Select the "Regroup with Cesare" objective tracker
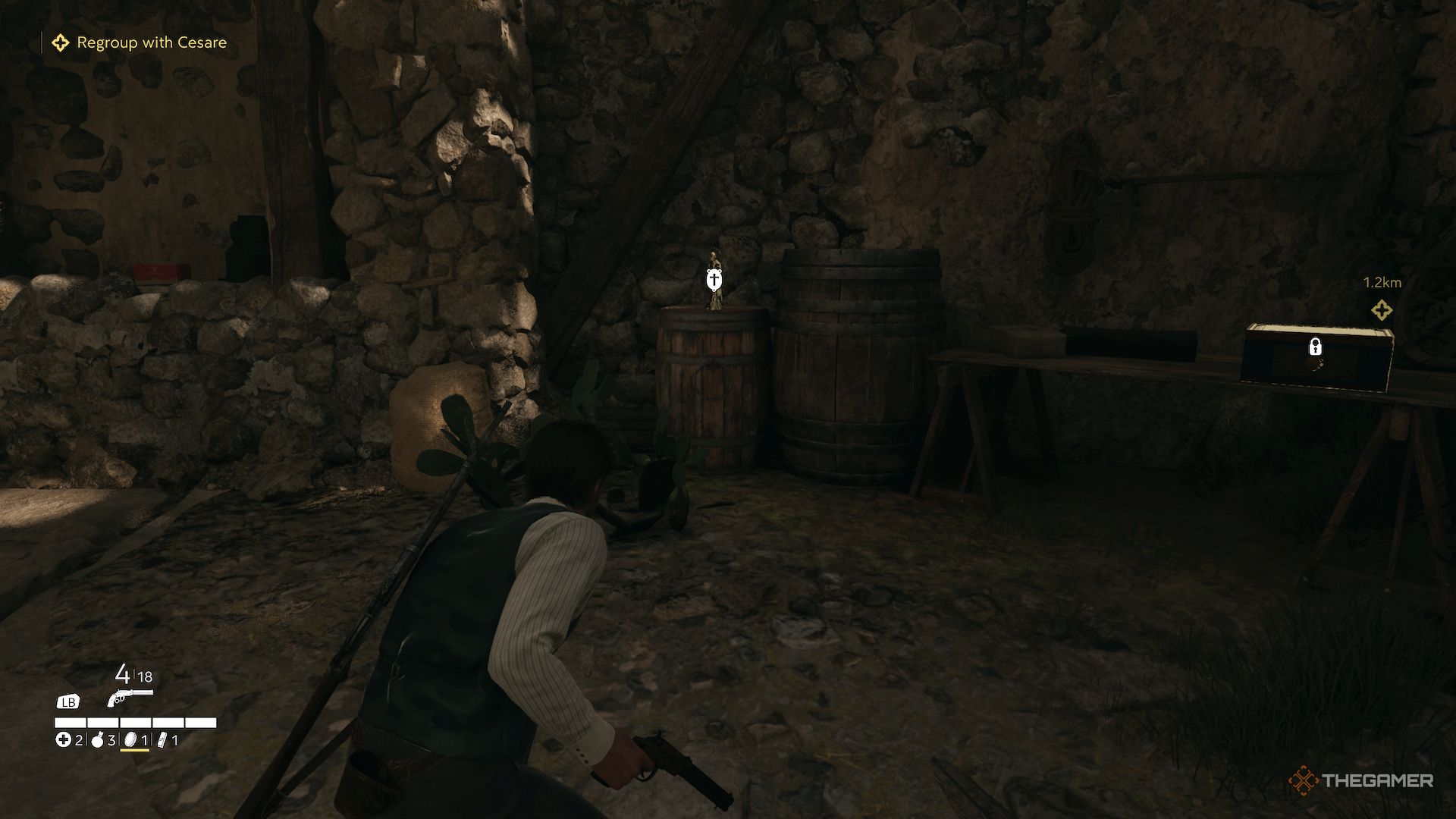 (x=140, y=42)
